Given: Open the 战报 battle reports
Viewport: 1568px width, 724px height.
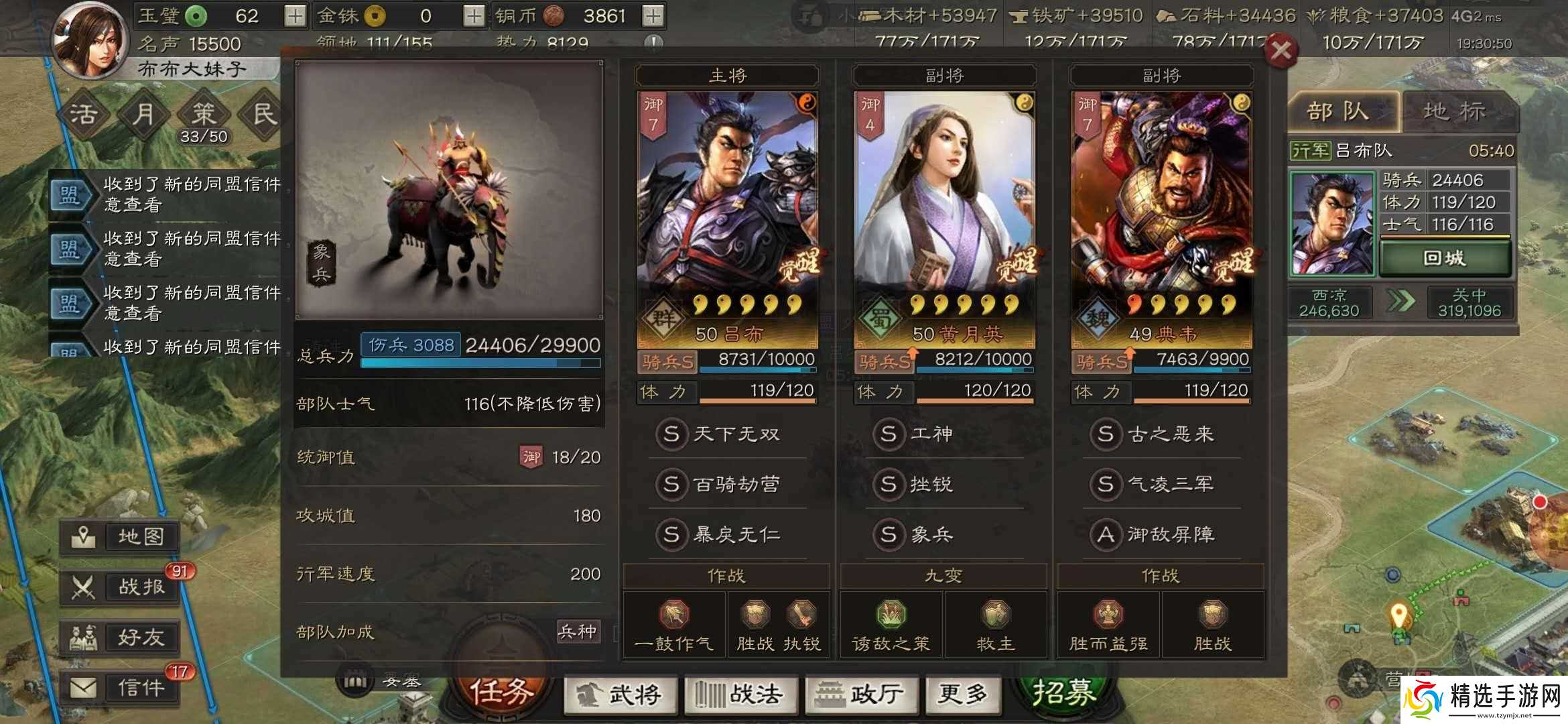Looking at the screenshot, I should tap(121, 588).
